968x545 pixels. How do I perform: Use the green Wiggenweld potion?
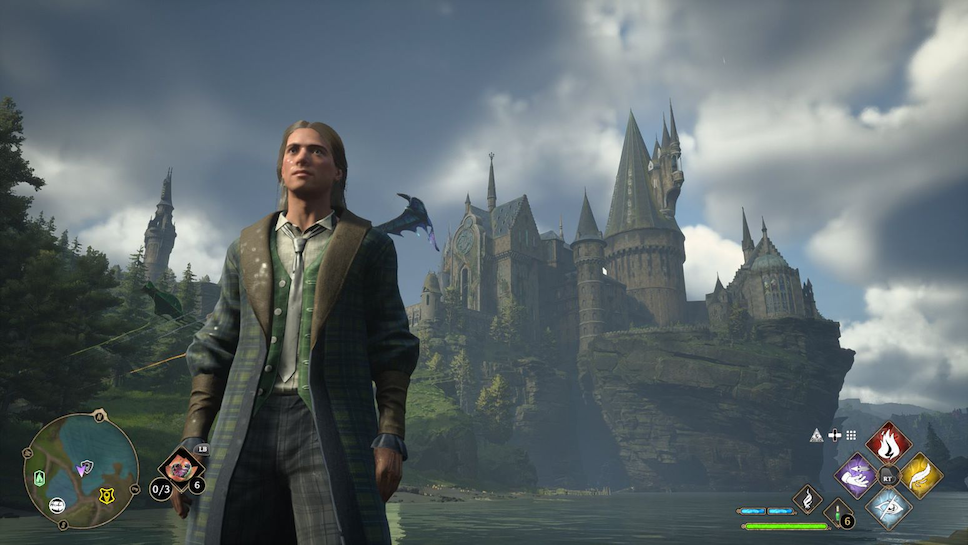click(x=837, y=511)
